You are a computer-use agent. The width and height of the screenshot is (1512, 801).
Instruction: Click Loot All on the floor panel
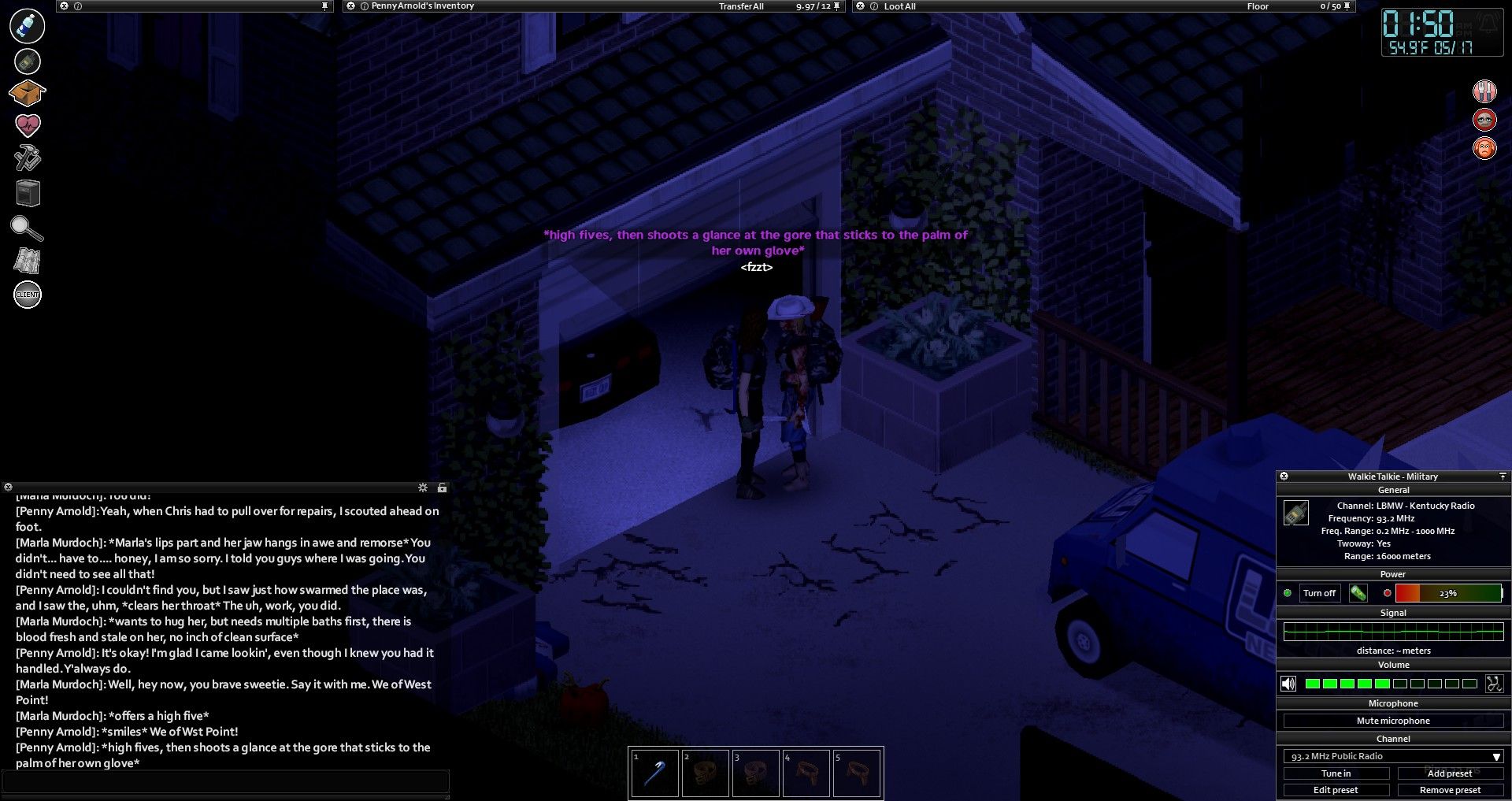[899, 6]
